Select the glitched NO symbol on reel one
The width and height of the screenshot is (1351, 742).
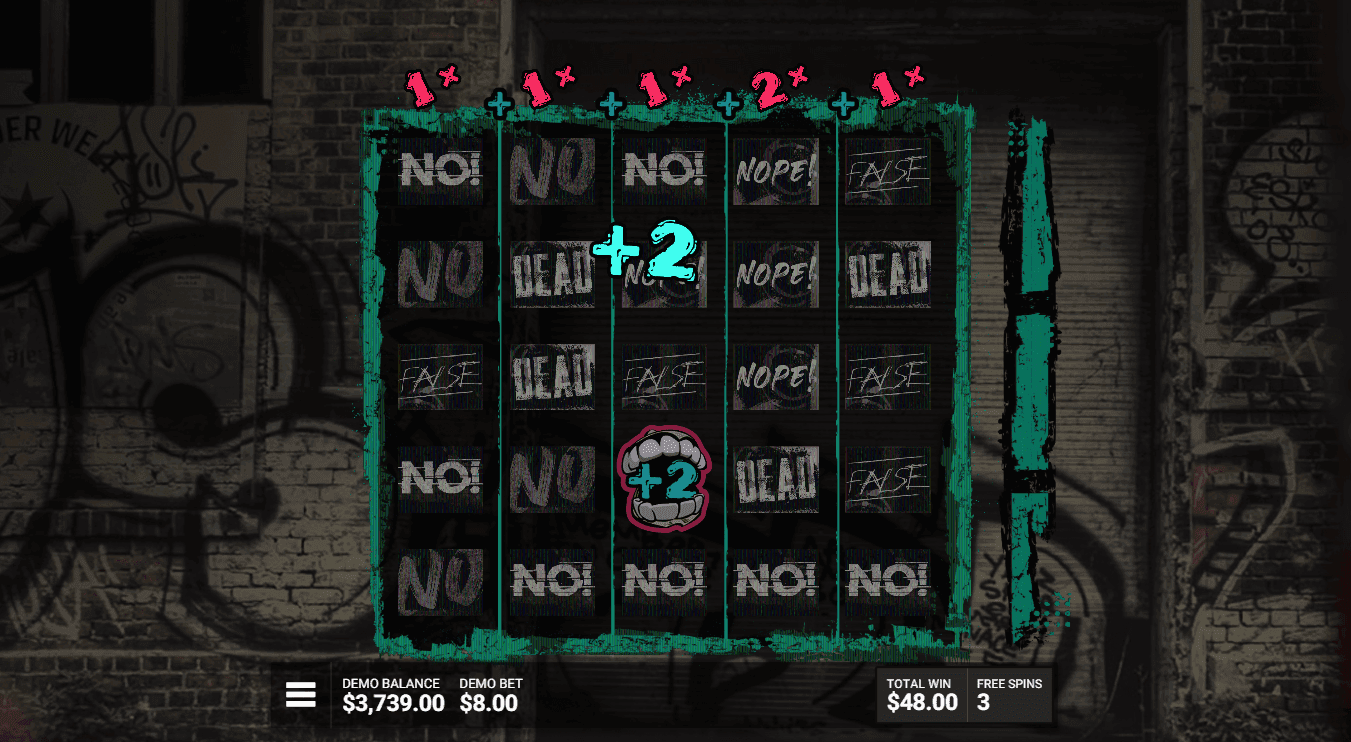(x=441, y=273)
